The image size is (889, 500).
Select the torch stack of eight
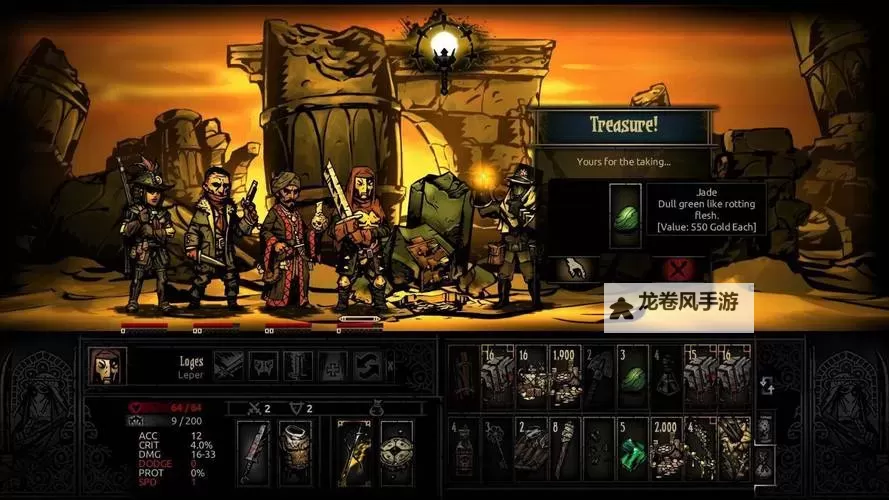coord(564,448)
